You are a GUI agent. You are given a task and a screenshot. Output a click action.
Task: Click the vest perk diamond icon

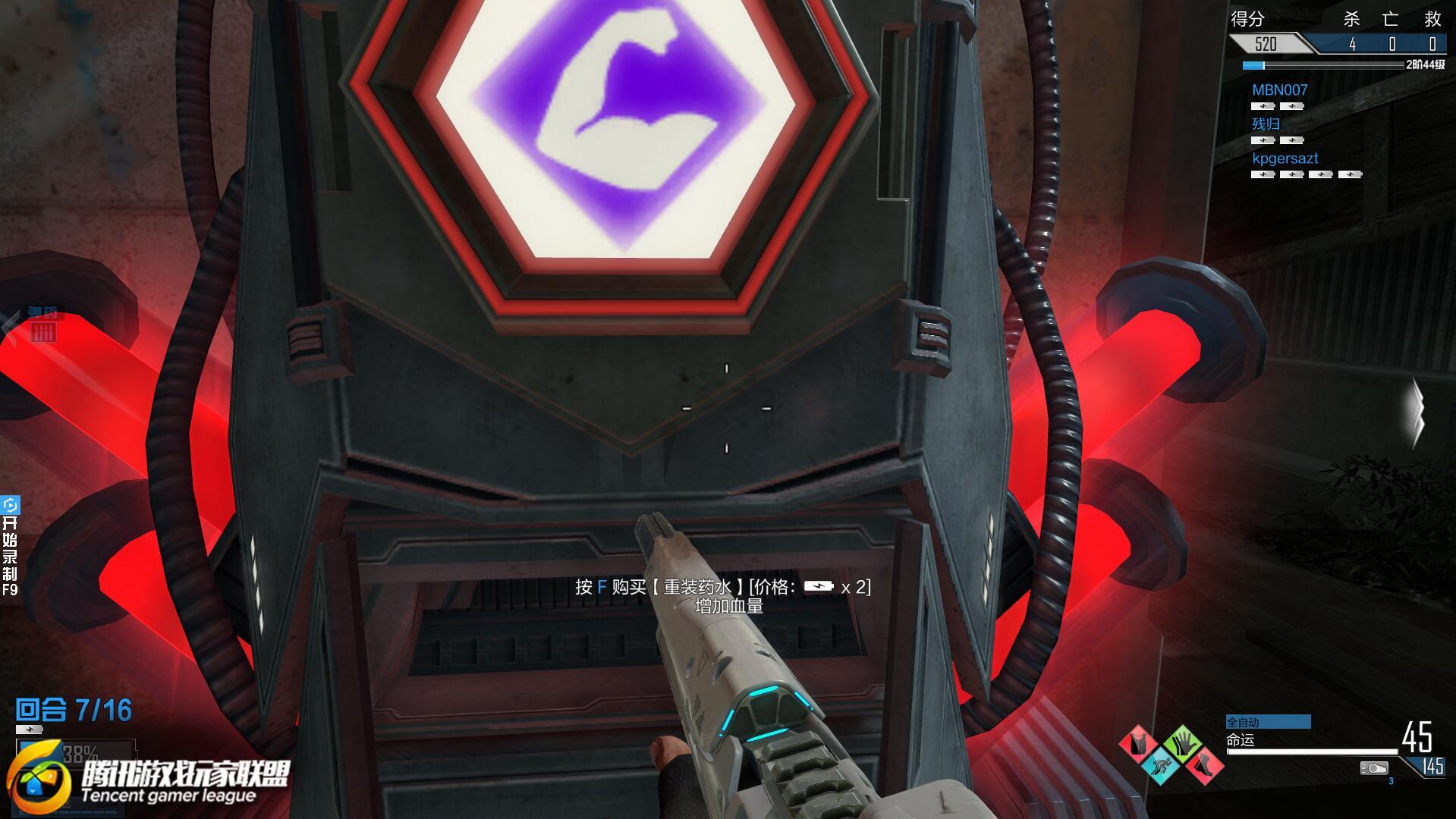point(1139,744)
